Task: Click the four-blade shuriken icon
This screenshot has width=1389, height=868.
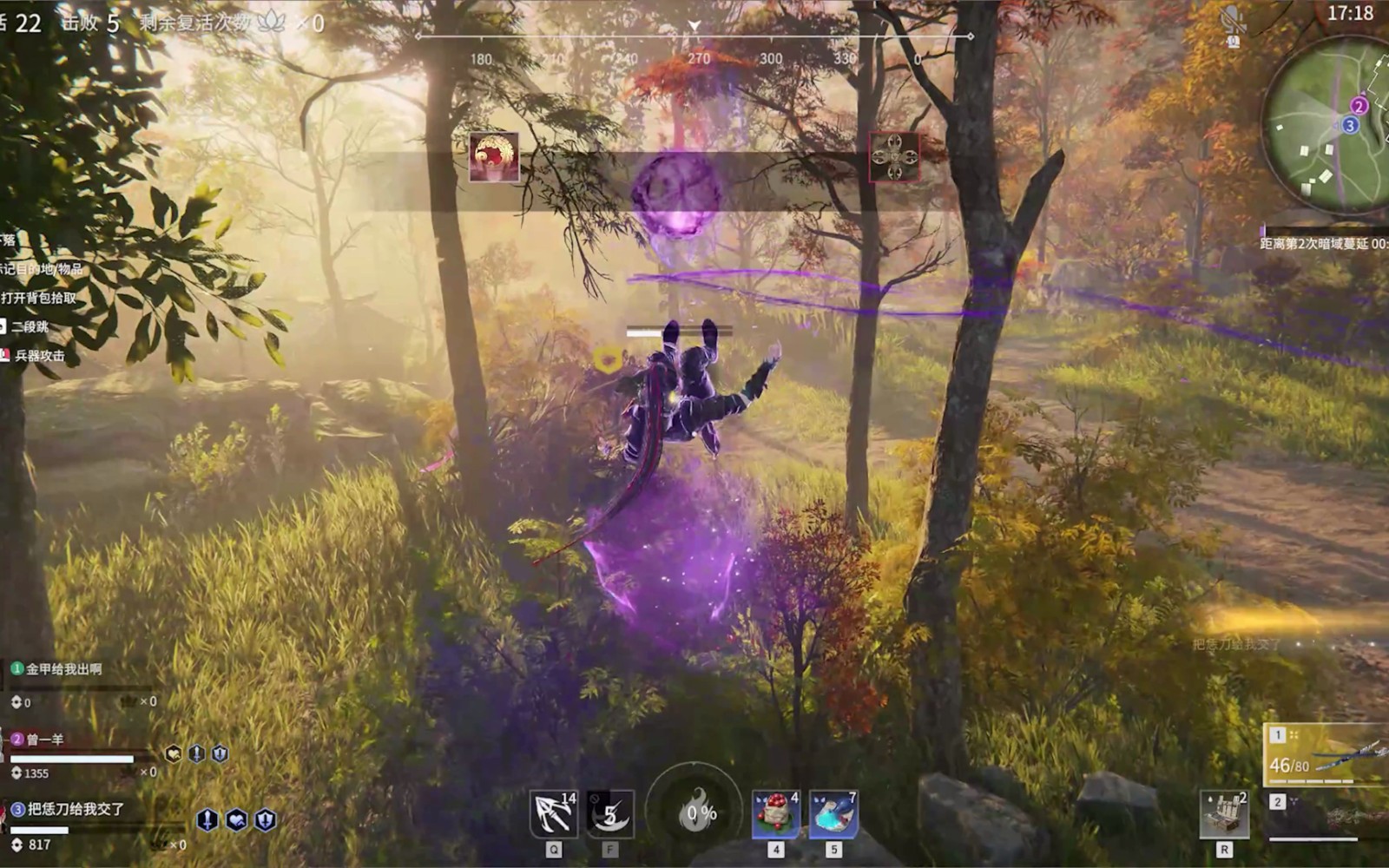Action: (894, 157)
